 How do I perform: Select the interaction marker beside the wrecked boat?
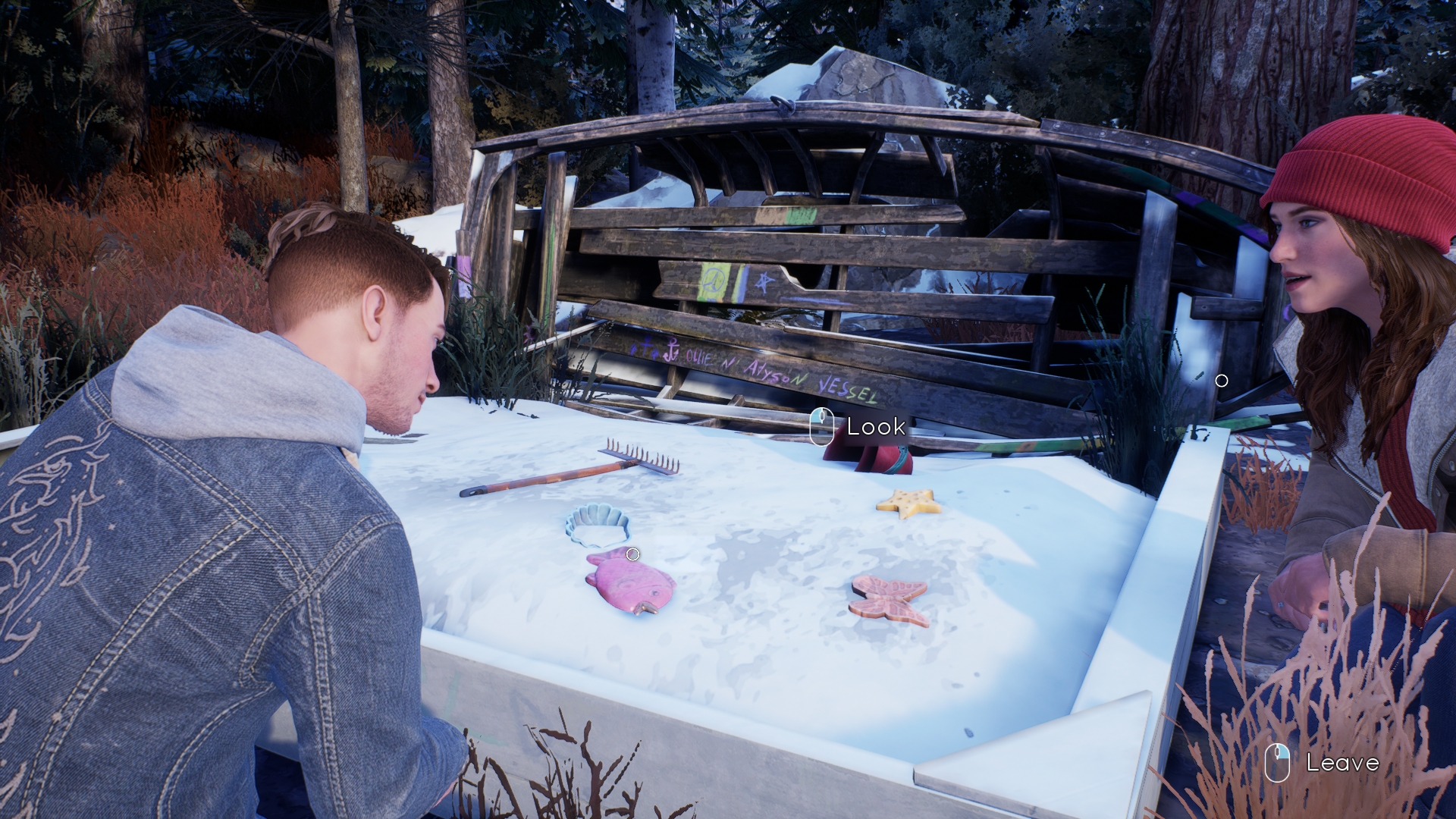[x=1221, y=381]
